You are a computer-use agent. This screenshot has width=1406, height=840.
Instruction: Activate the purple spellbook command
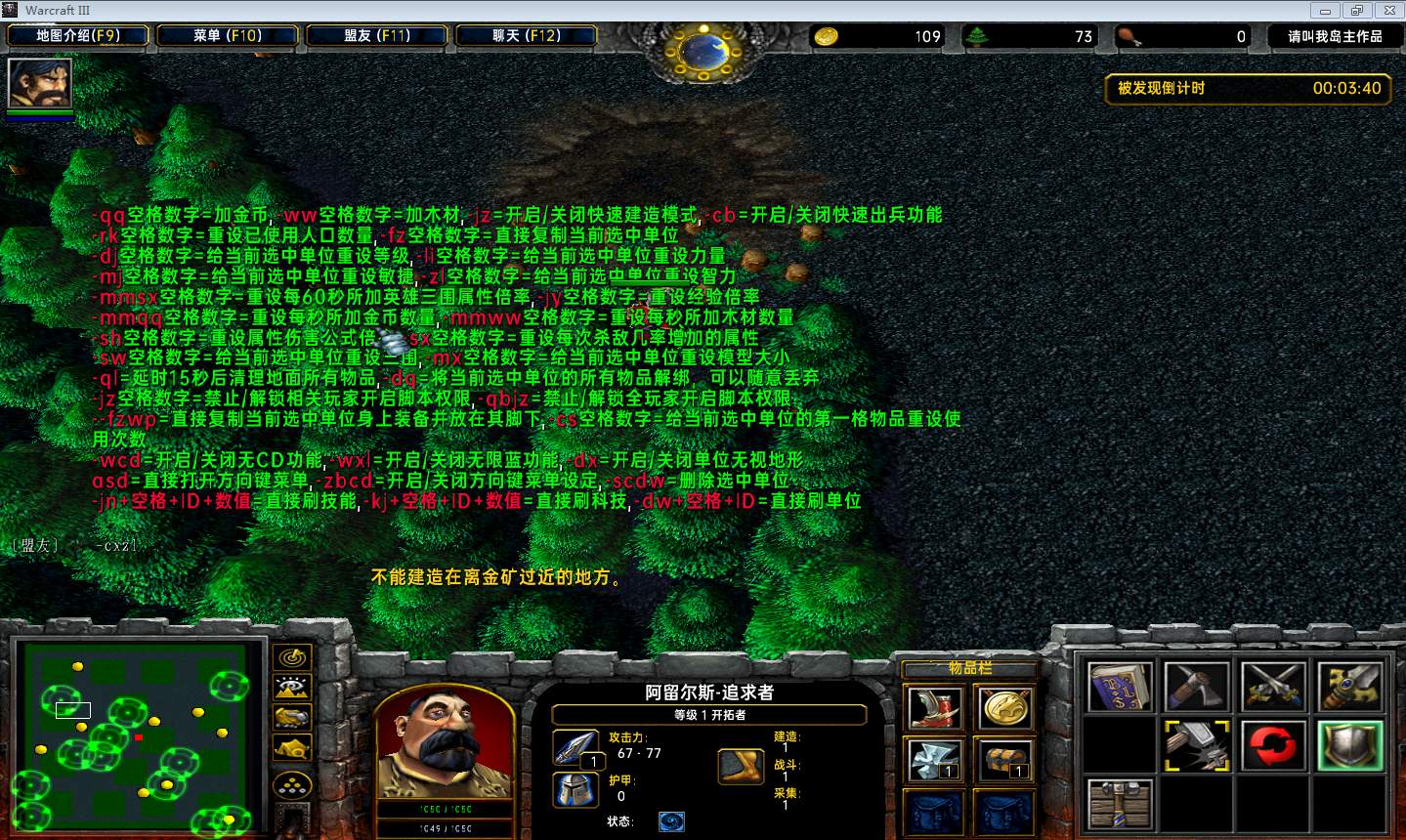pyautogui.click(x=1120, y=689)
